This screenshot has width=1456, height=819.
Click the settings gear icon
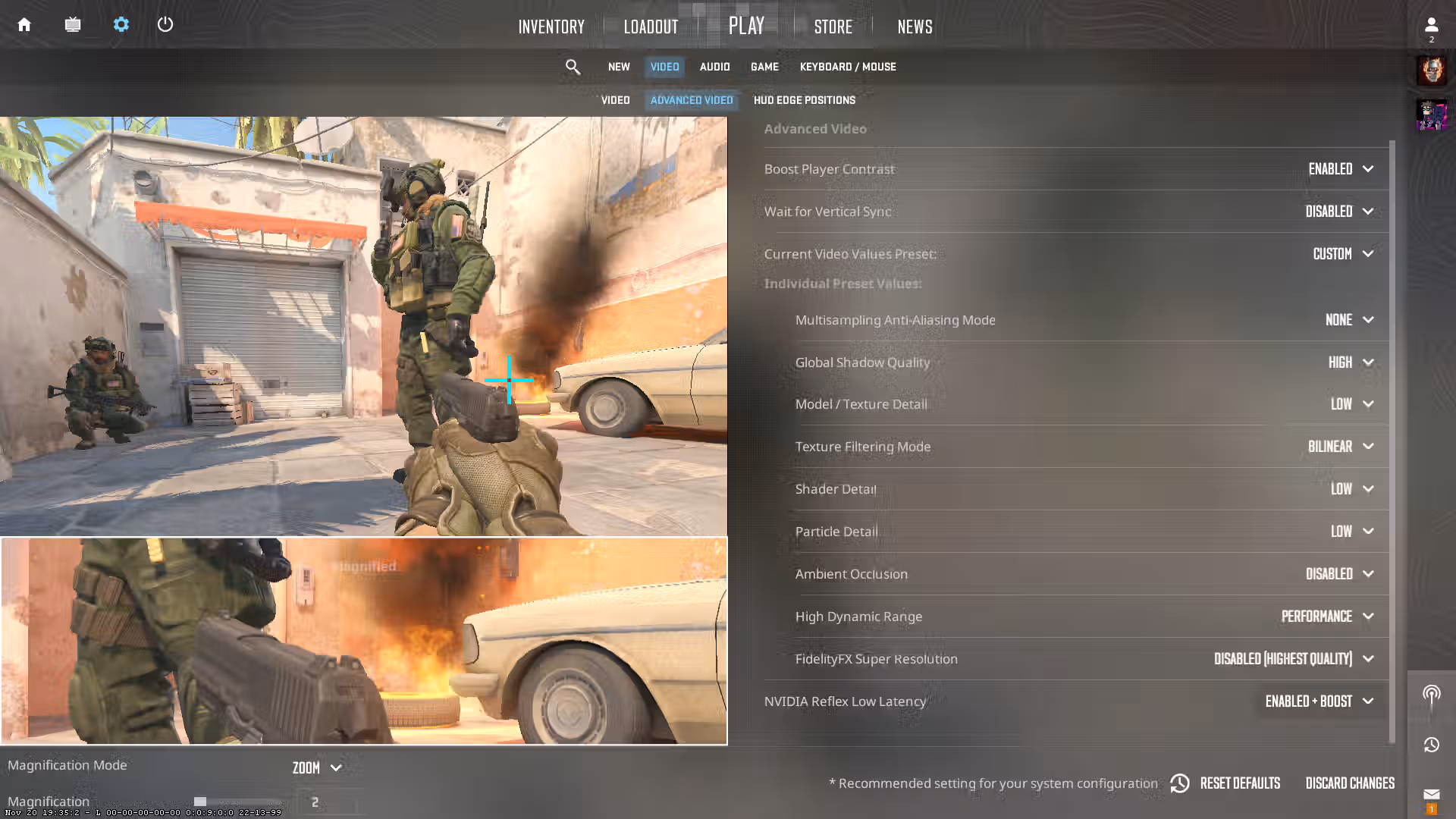(x=121, y=24)
